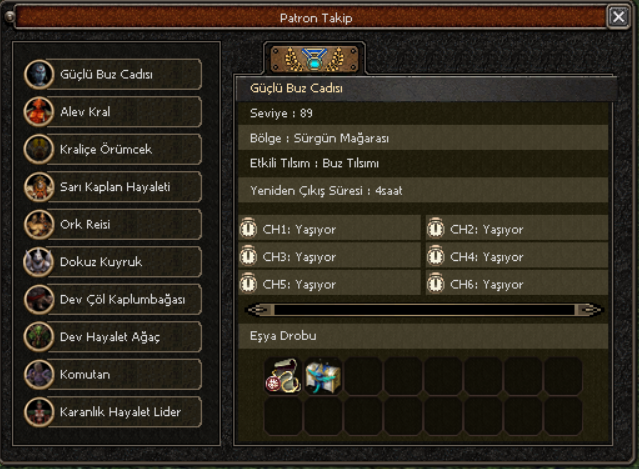Choose the CH4 channel status row
The image size is (639, 469).
(x=517, y=257)
